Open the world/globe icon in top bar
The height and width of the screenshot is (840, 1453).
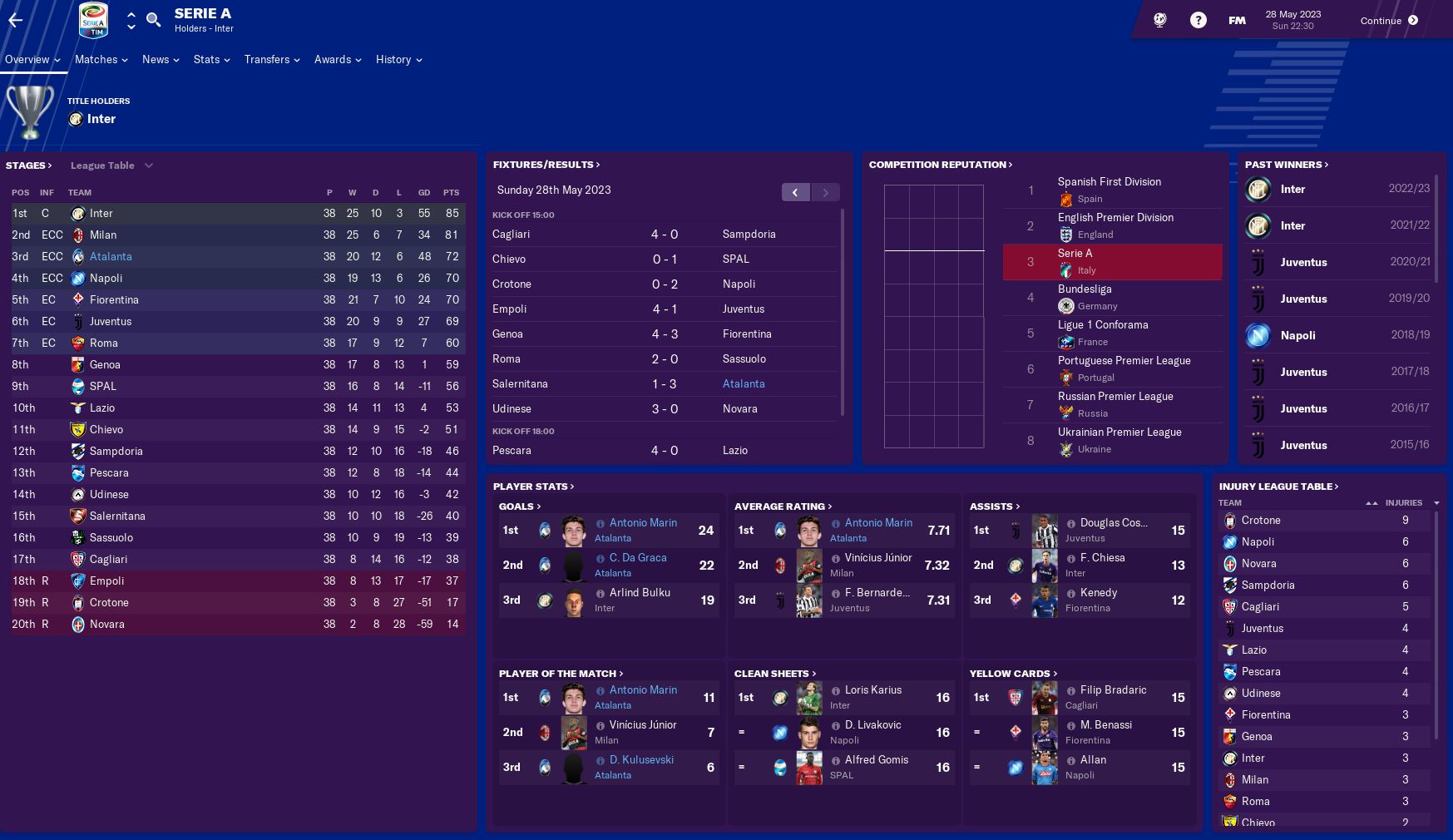tap(1159, 19)
